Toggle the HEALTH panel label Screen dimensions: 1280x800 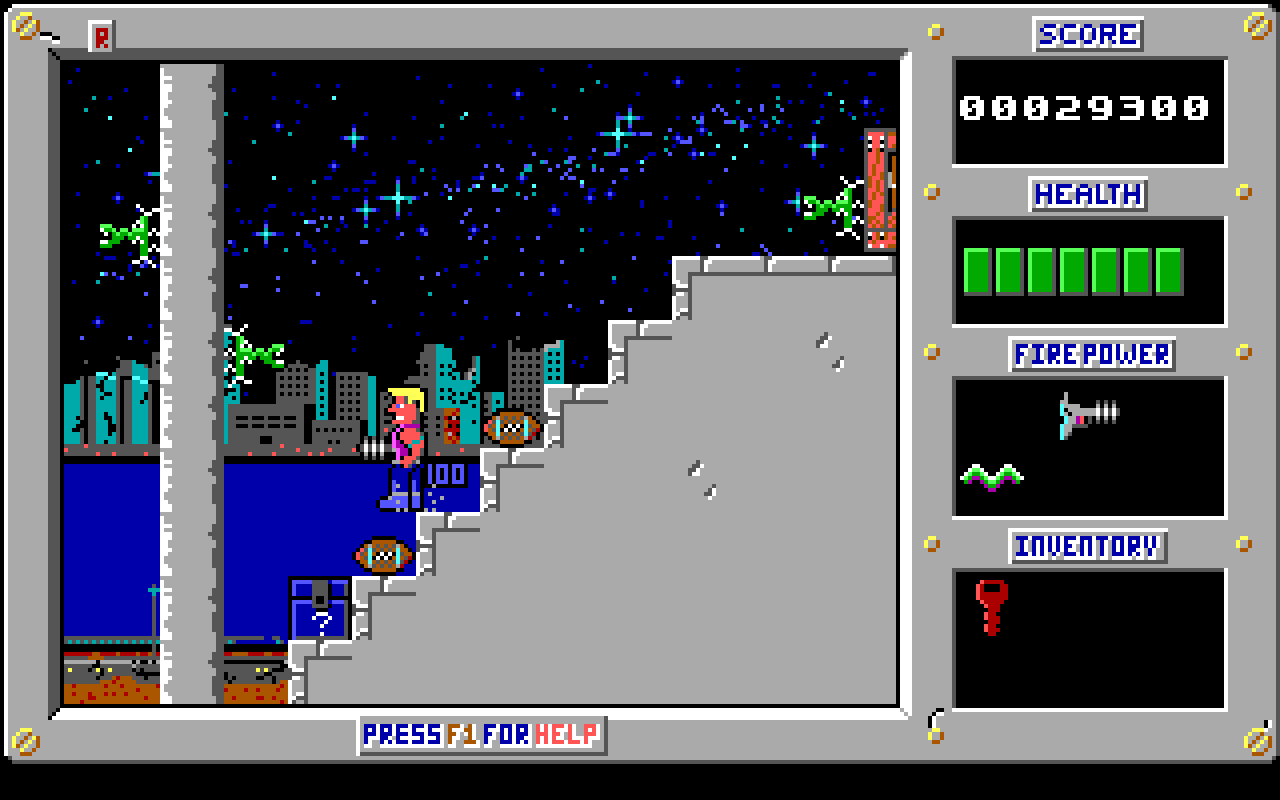pyautogui.click(x=1087, y=194)
